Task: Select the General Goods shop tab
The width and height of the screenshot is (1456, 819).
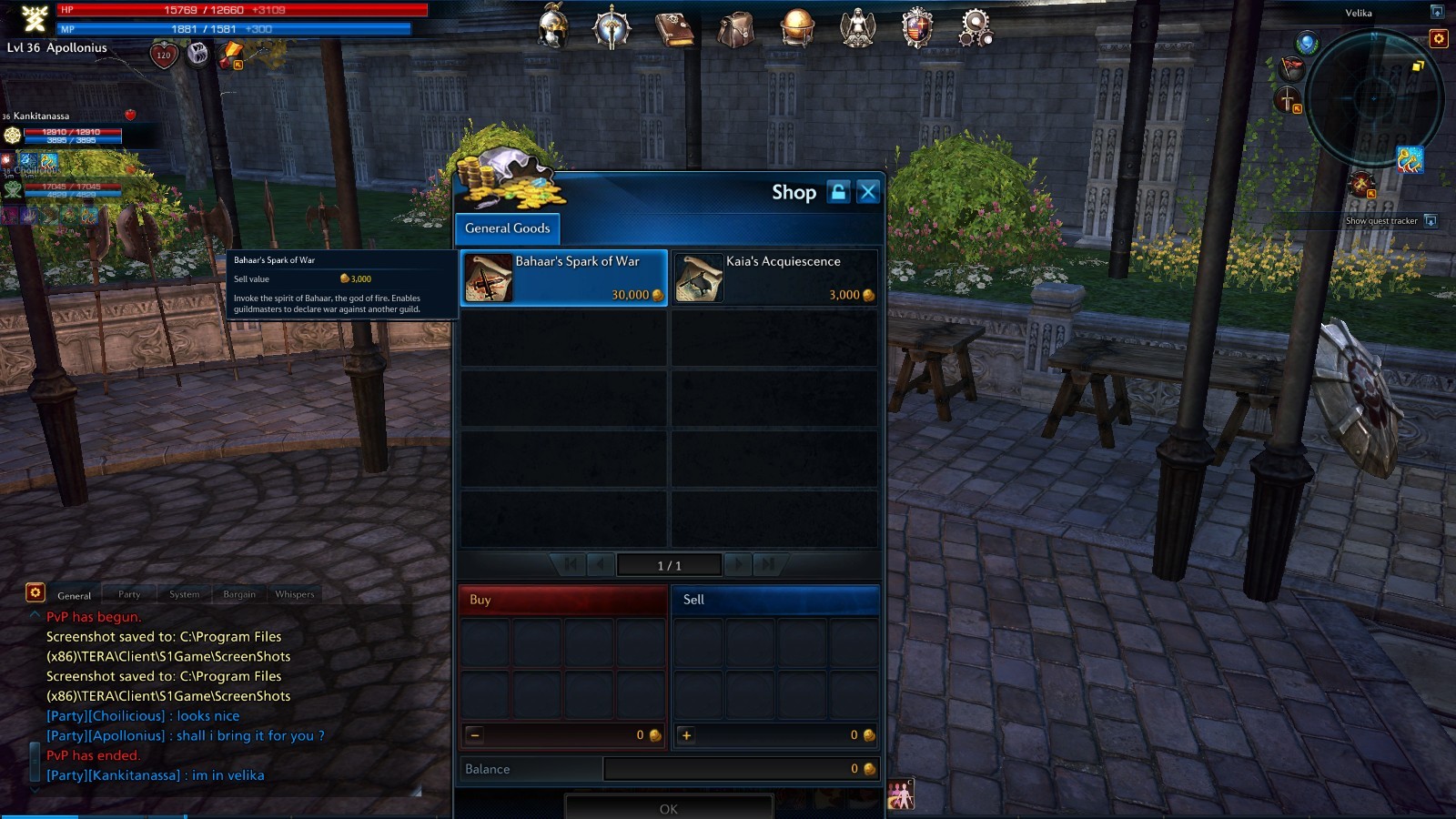Action: pyautogui.click(x=507, y=228)
